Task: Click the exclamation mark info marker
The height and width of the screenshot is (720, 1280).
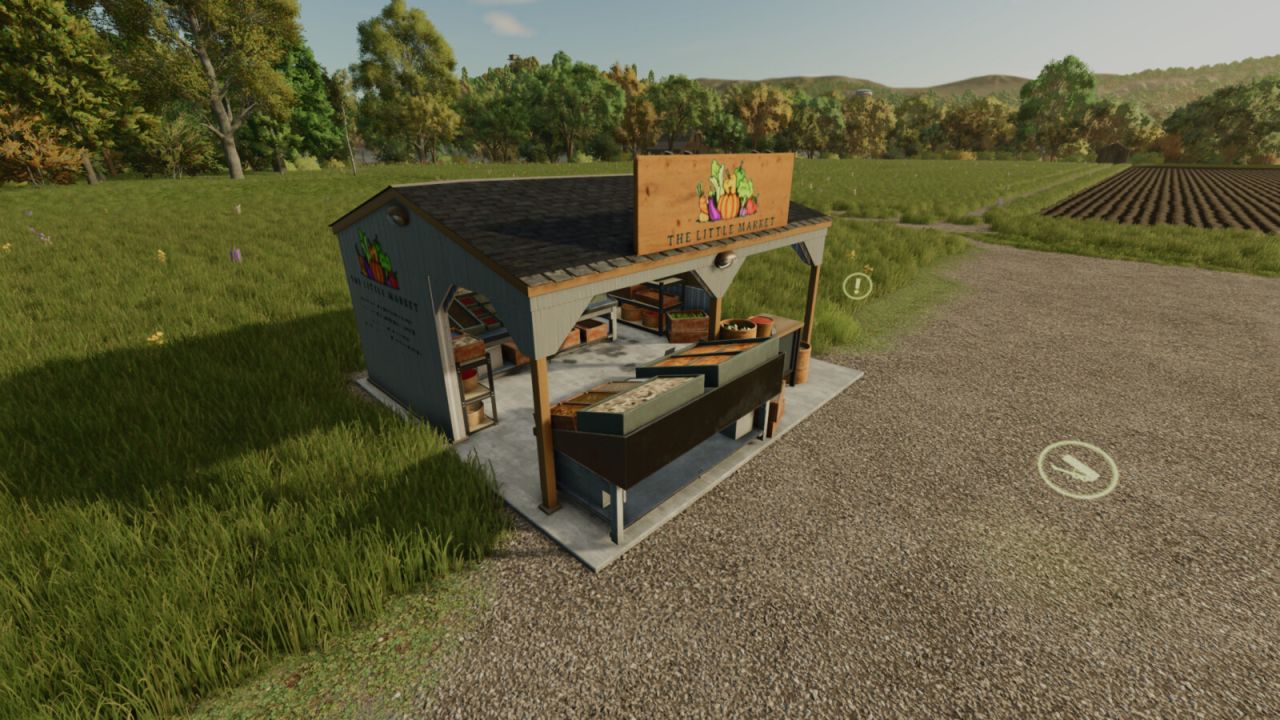Action: [x=857, y=286]
